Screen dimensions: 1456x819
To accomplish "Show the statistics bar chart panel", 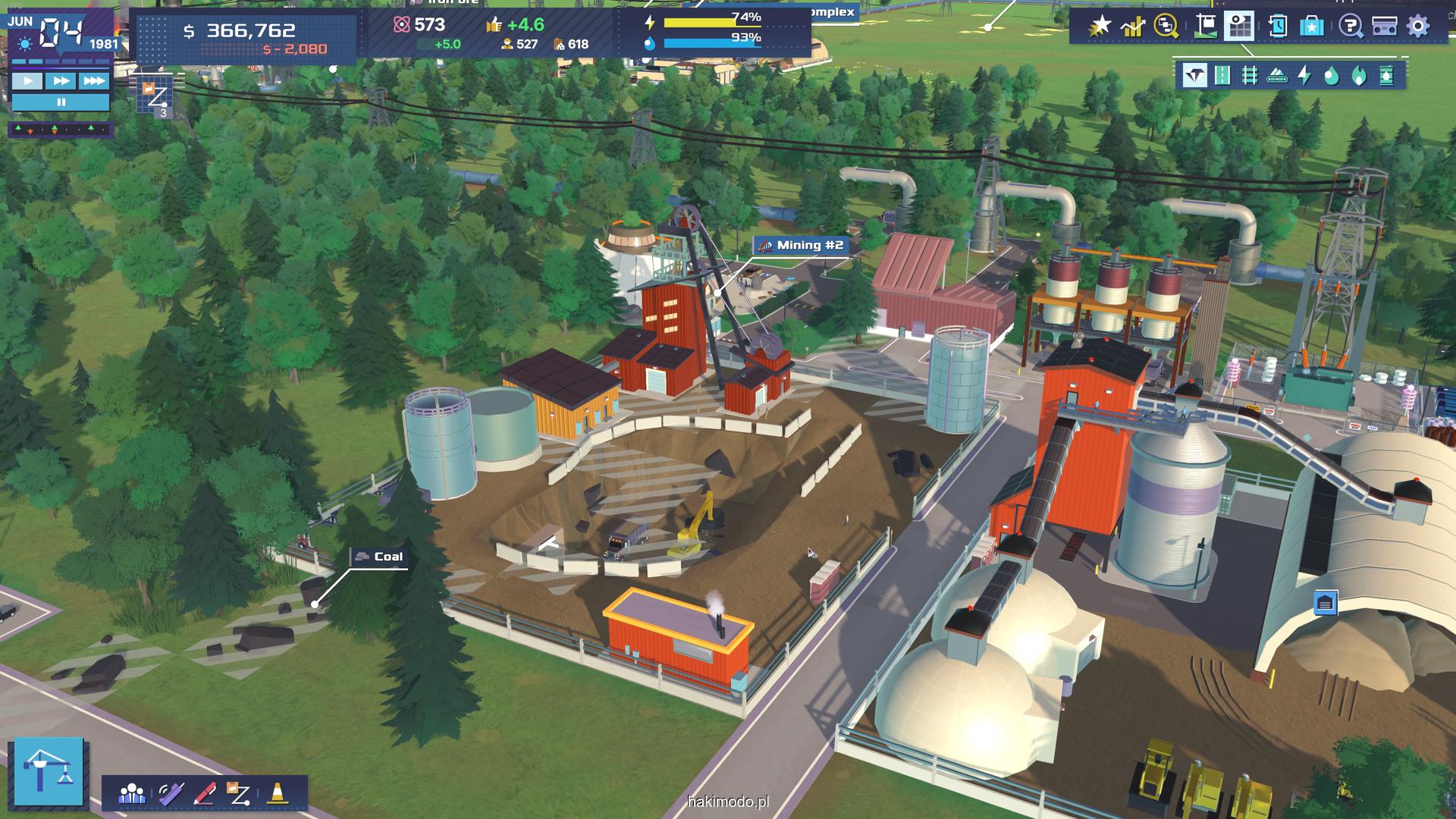I will (x=1133, y=27).
